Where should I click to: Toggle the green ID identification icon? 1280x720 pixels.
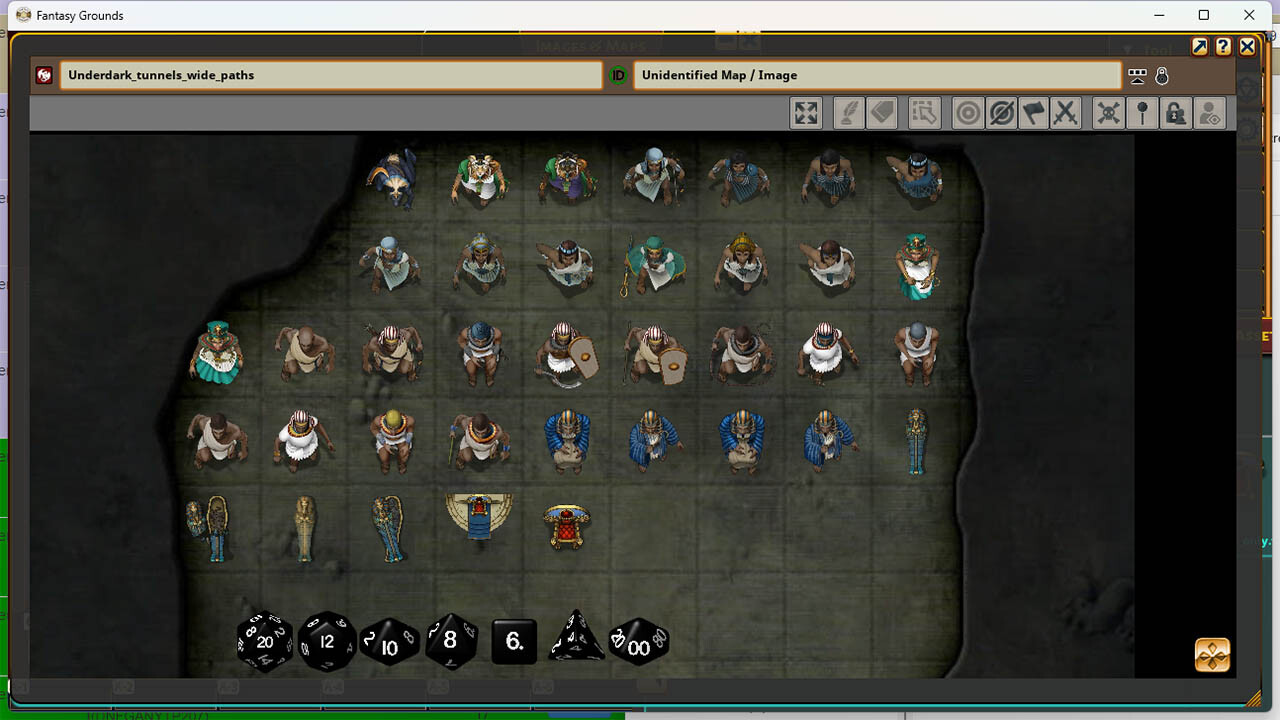[618, 75]
